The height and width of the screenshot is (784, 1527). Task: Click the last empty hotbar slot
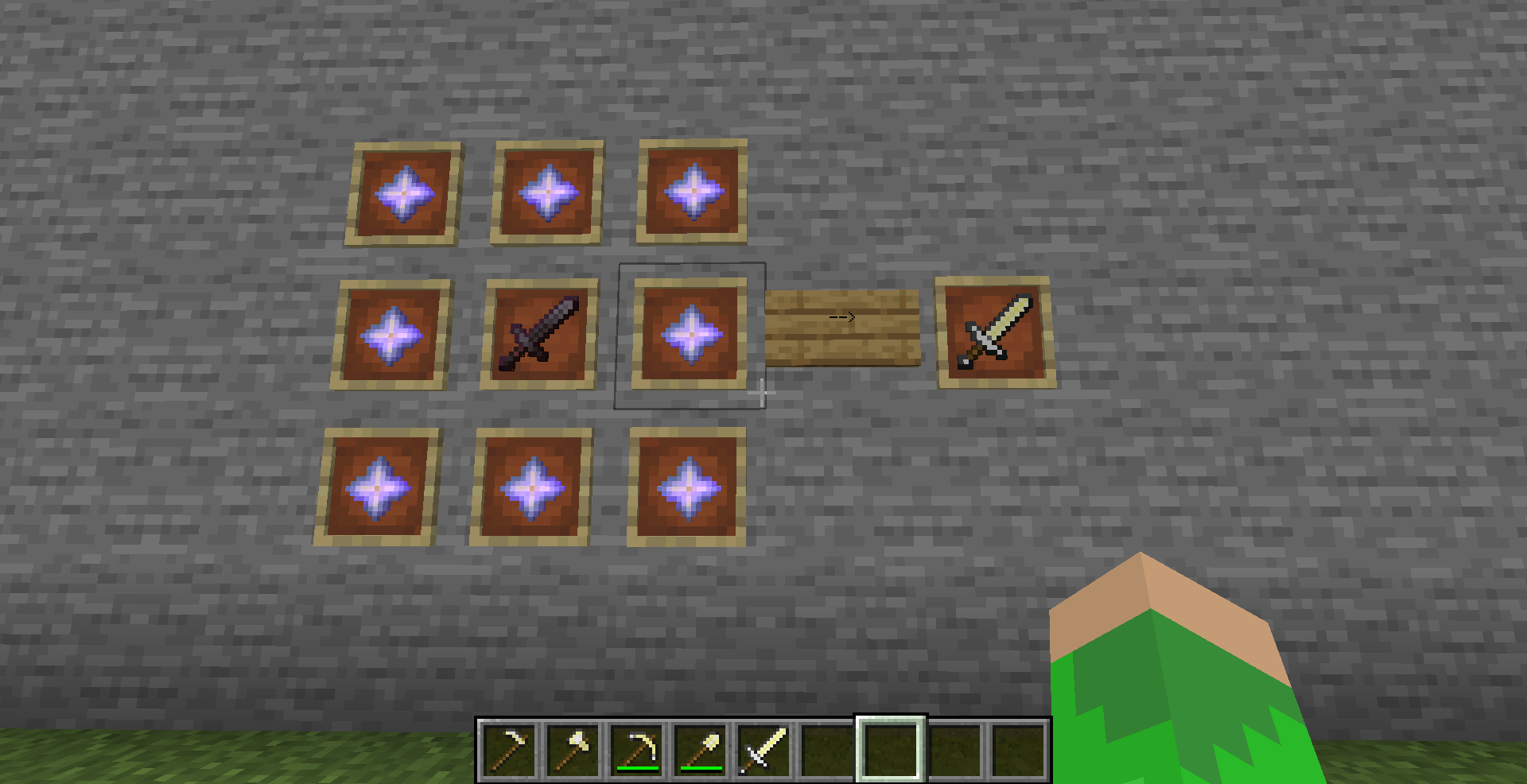coord(1018,751)
